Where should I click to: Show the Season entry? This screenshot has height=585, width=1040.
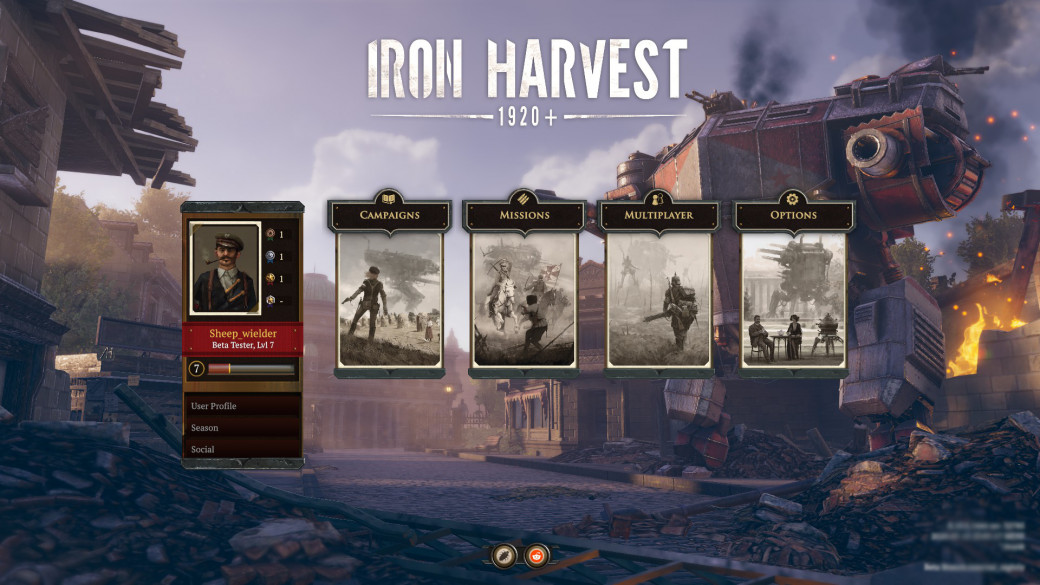pos(243,428)
